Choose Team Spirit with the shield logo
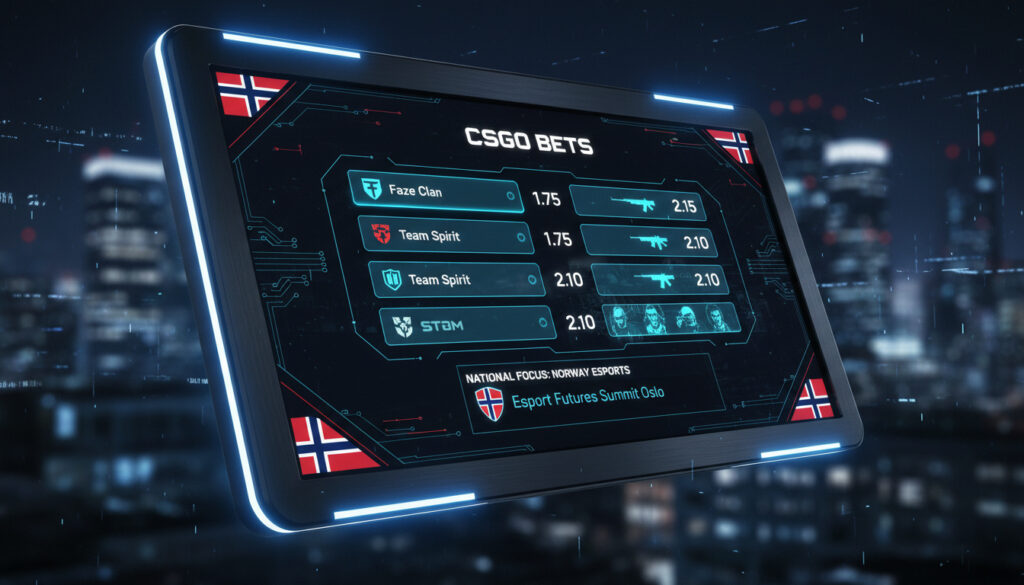1024x585 pixels. tap(457, 280)
